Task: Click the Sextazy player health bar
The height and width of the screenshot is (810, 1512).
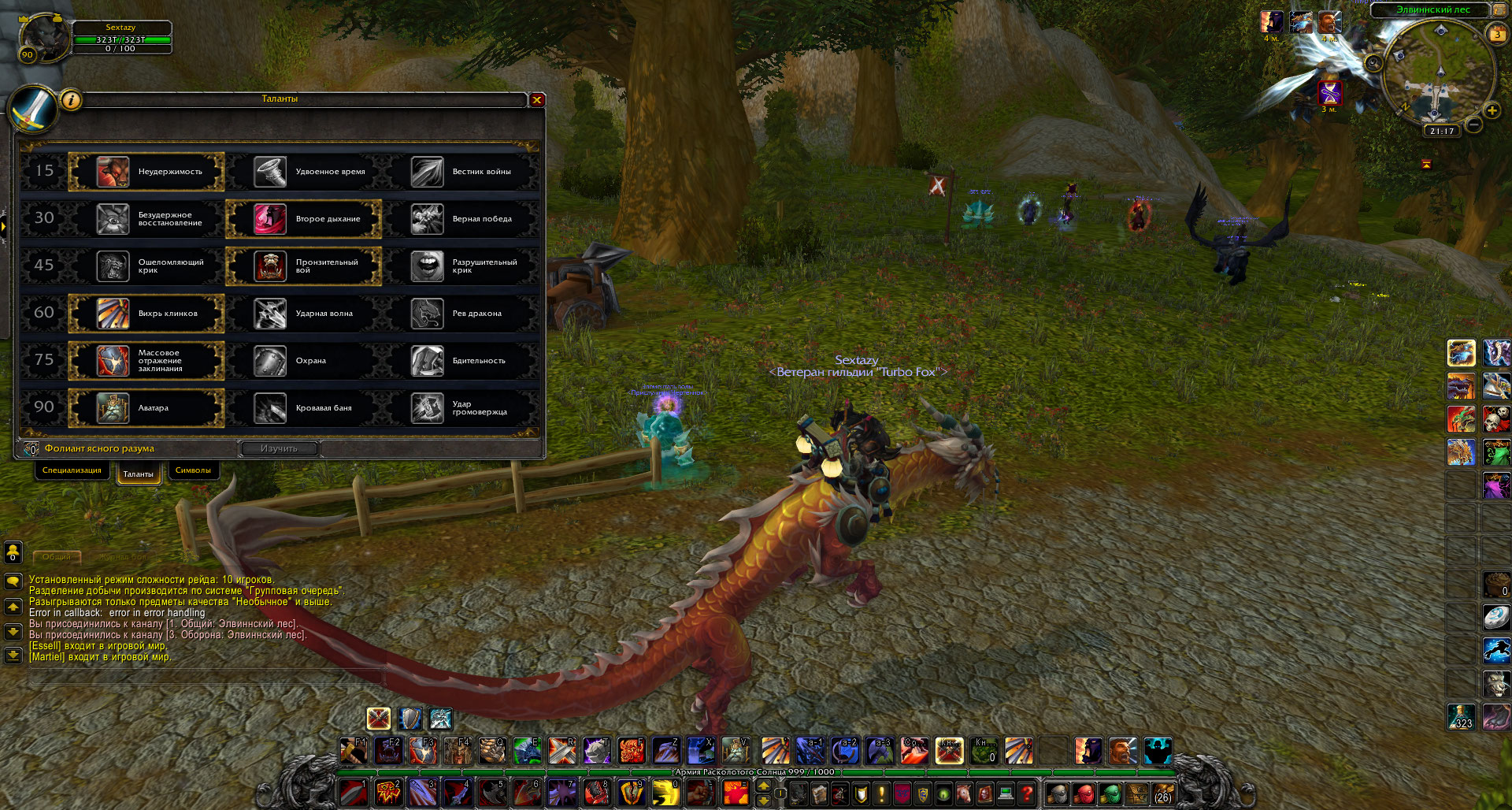Action: pos(121,39)
